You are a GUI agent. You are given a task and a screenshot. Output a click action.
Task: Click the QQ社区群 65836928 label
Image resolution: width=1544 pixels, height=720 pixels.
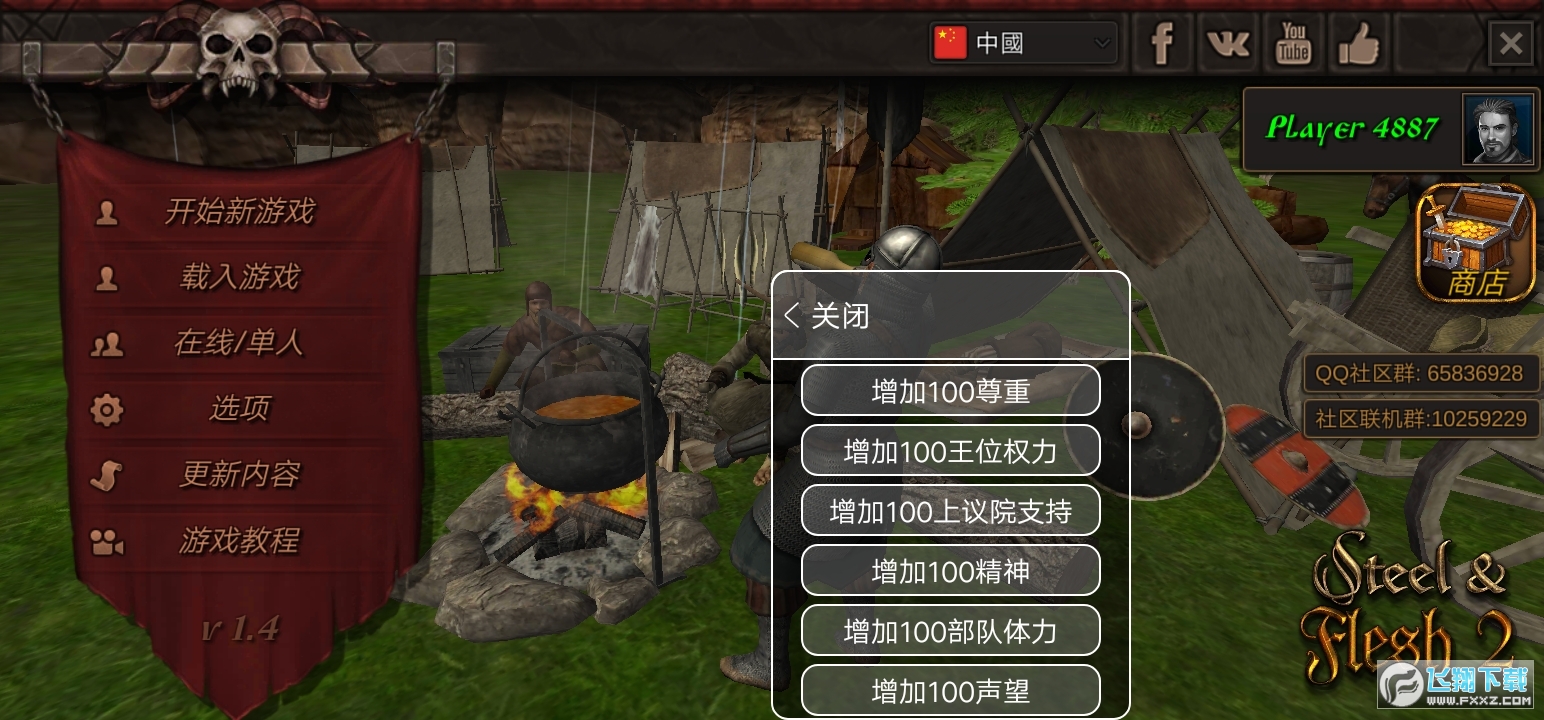coord(1419,373)
